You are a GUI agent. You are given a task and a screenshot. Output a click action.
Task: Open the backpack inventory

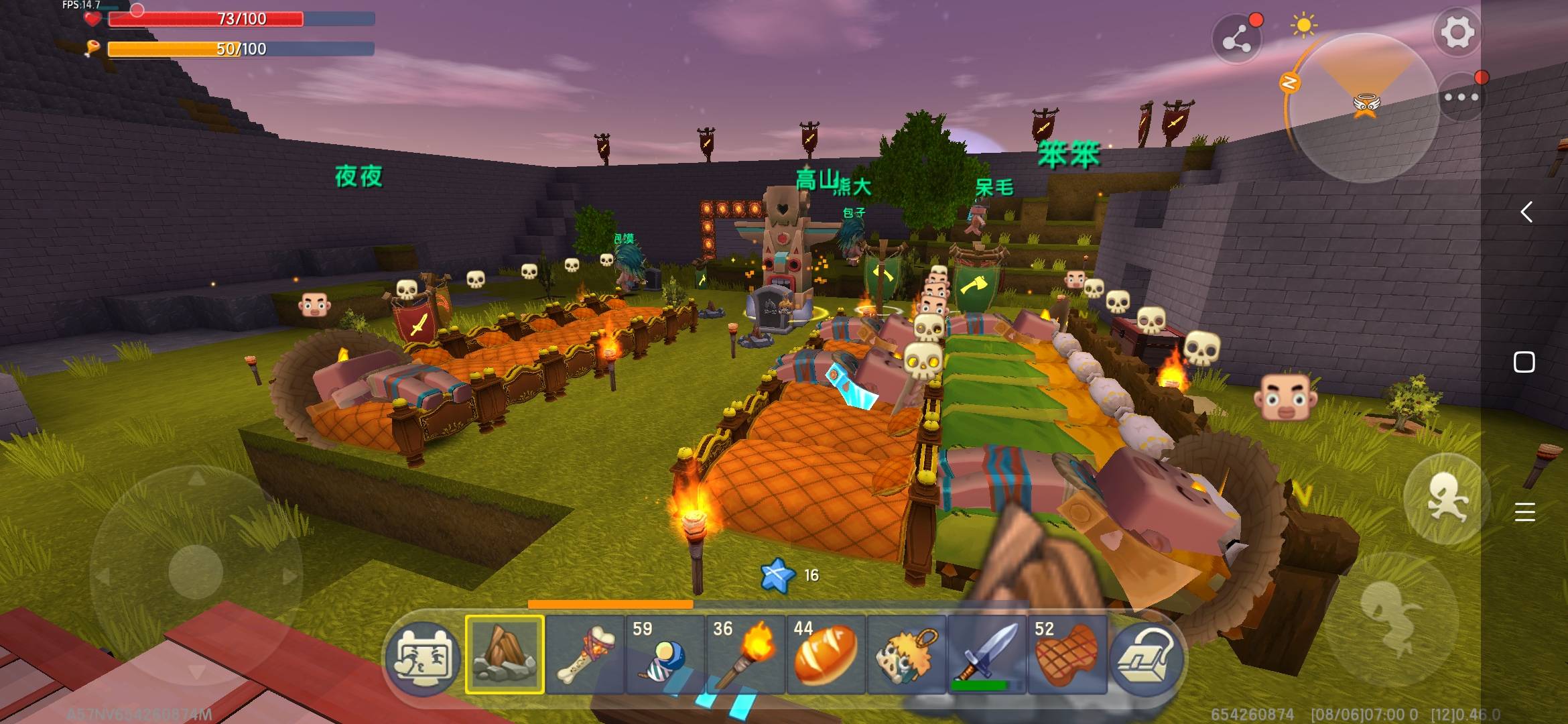point(1145,655)
